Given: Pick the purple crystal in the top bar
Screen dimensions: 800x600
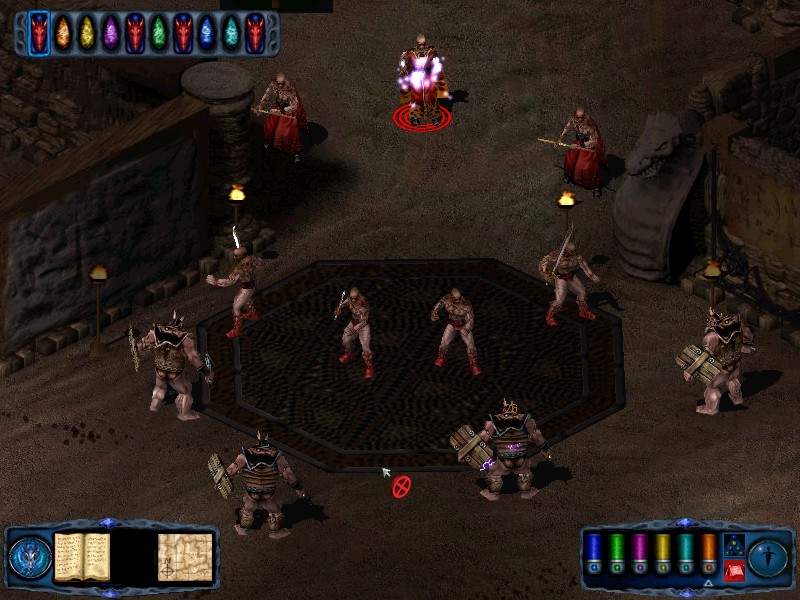Looking at the screenshot, I should (111, 33).
